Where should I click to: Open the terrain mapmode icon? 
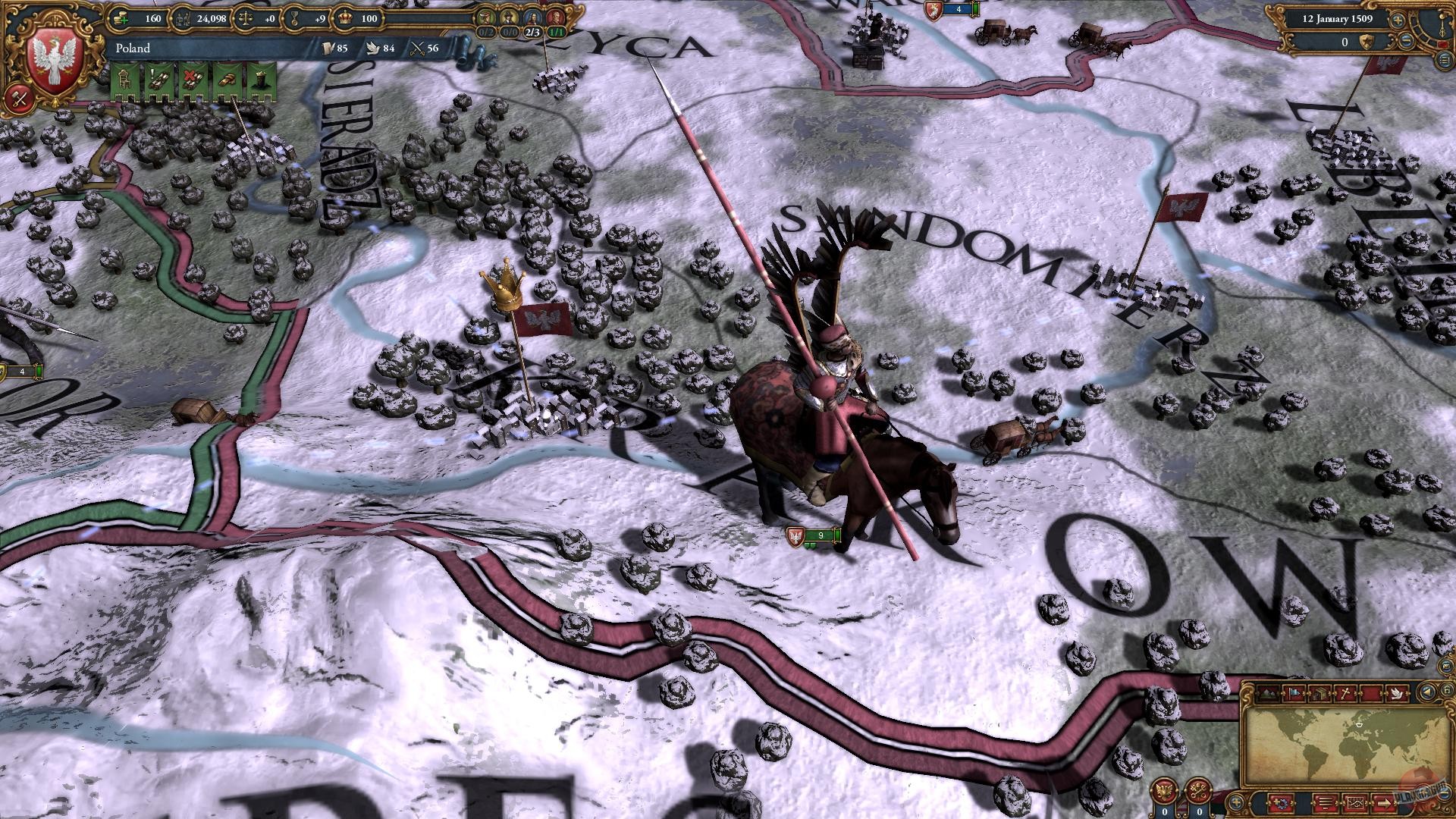pos(1268,692)
